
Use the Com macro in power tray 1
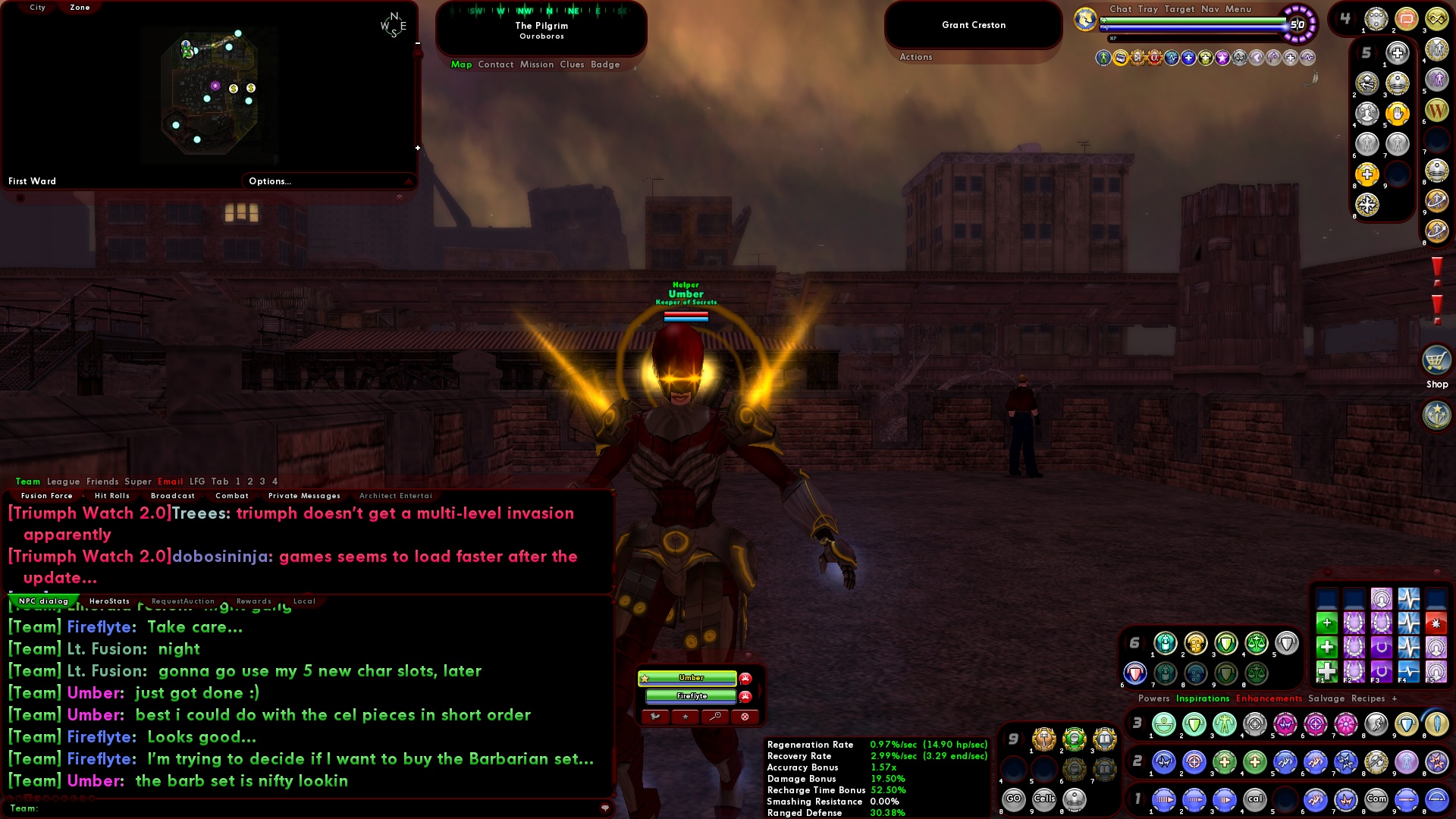tap(1378, 799)
